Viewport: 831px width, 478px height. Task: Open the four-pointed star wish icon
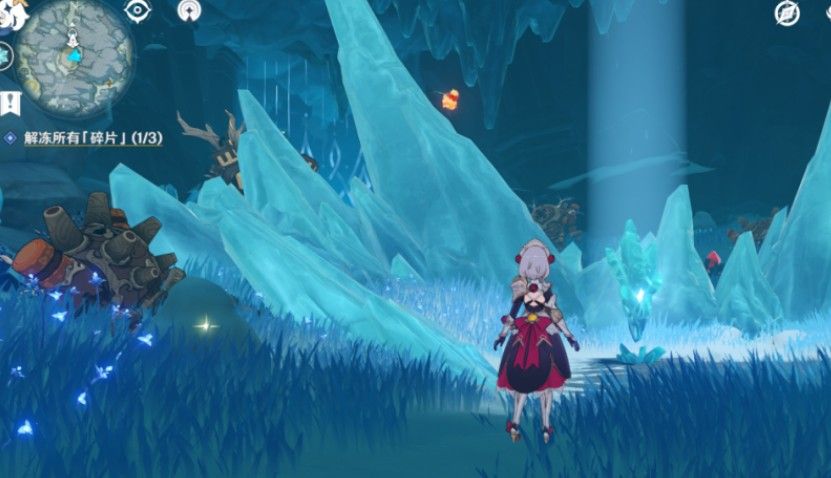pos(187,10)
